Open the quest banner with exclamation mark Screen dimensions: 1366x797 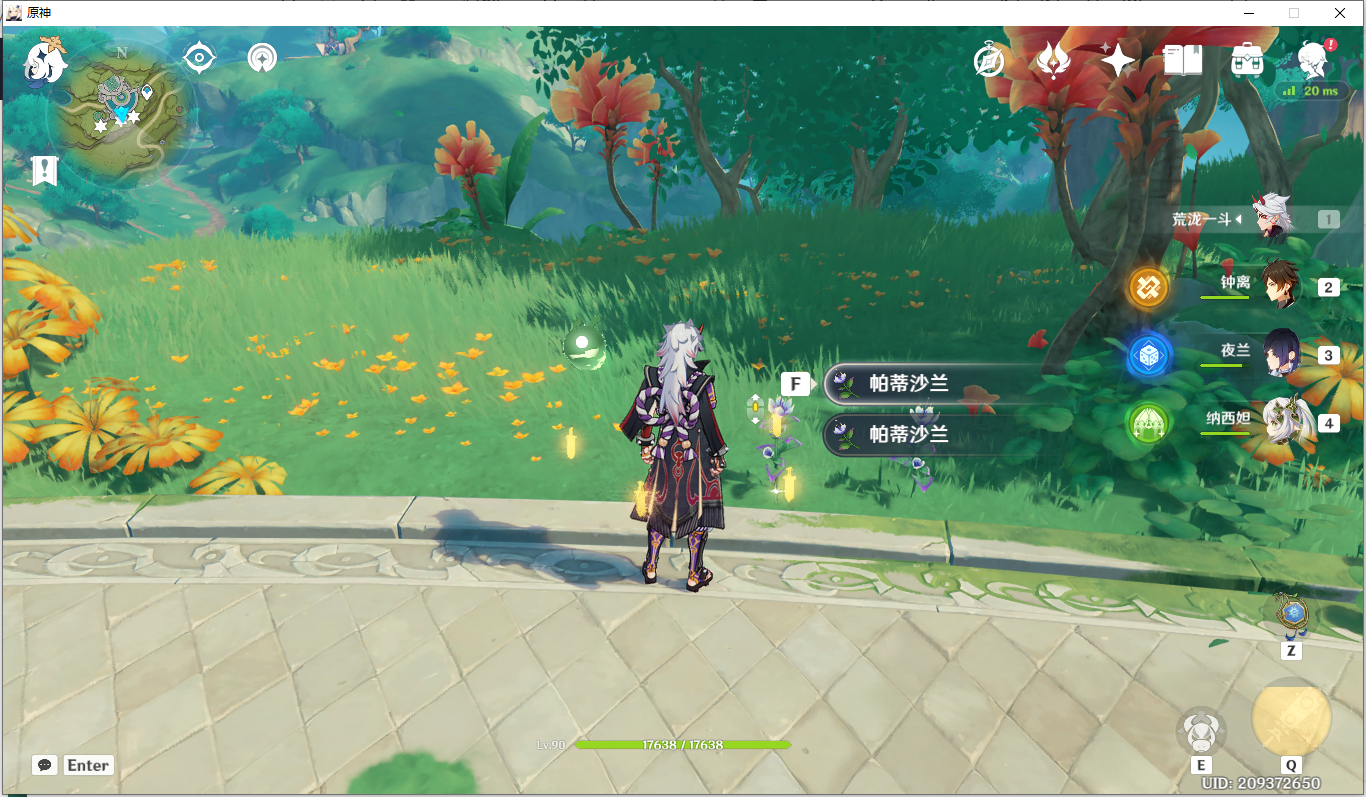[x=44, y=171]
